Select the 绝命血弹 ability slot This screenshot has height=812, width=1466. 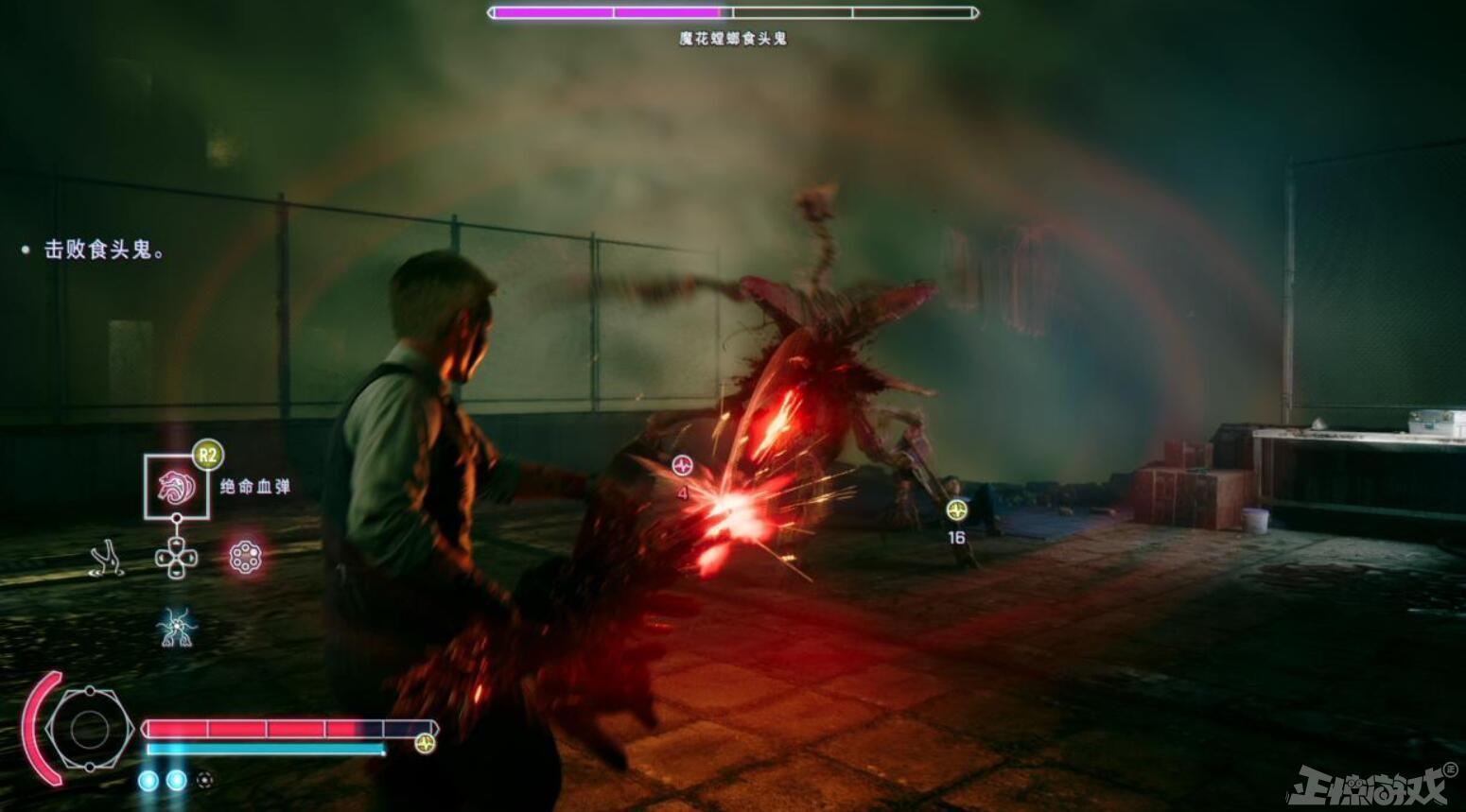pos(177,486)
